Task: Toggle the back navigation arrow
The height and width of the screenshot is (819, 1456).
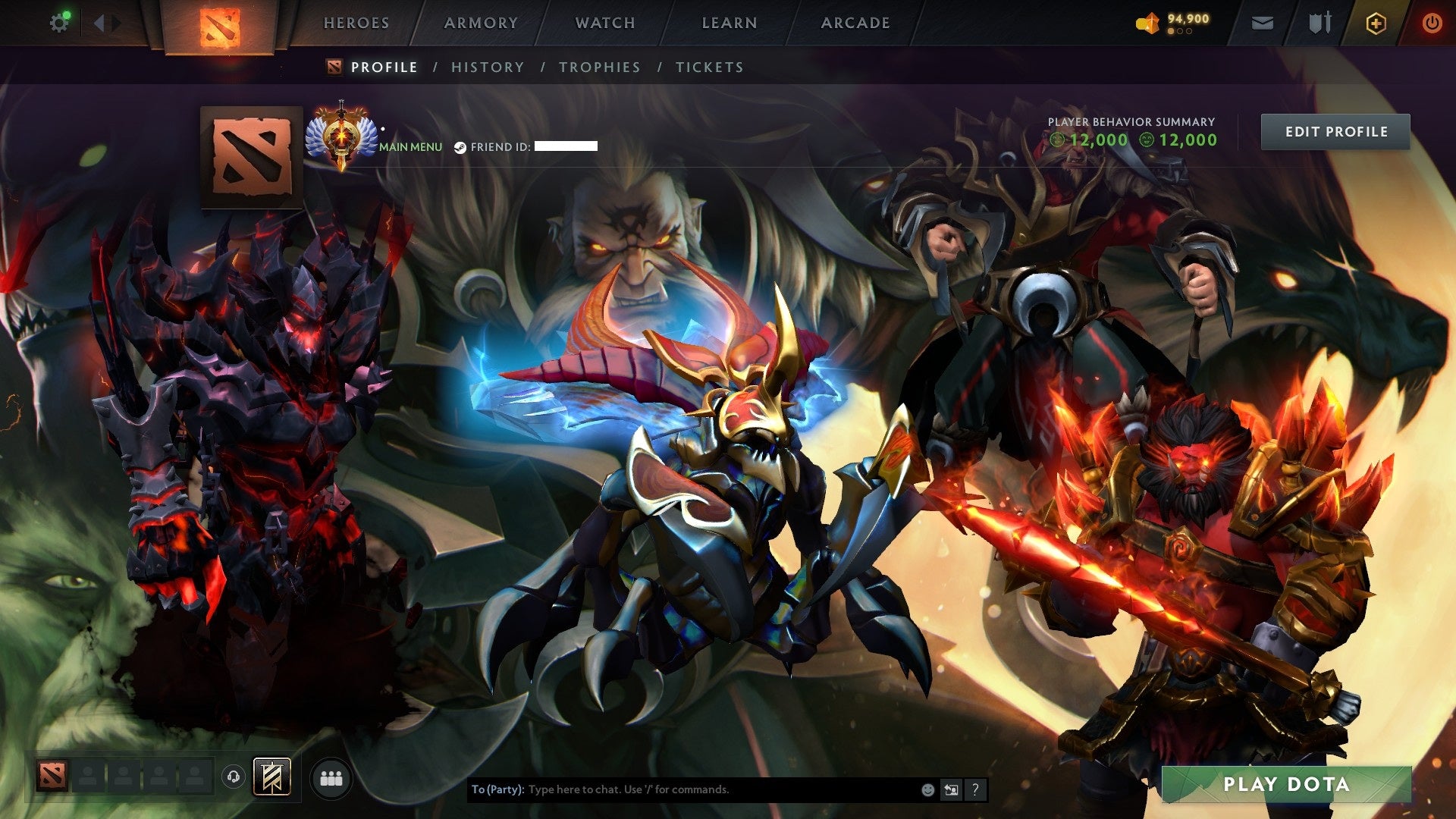Action: [99, 22]
